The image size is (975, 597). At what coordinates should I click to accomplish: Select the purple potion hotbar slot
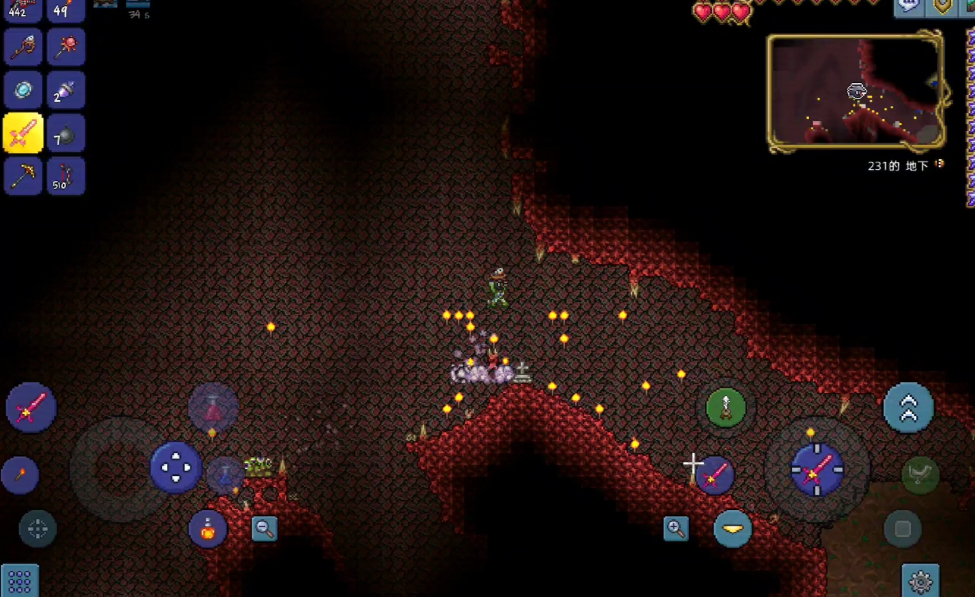66,90
